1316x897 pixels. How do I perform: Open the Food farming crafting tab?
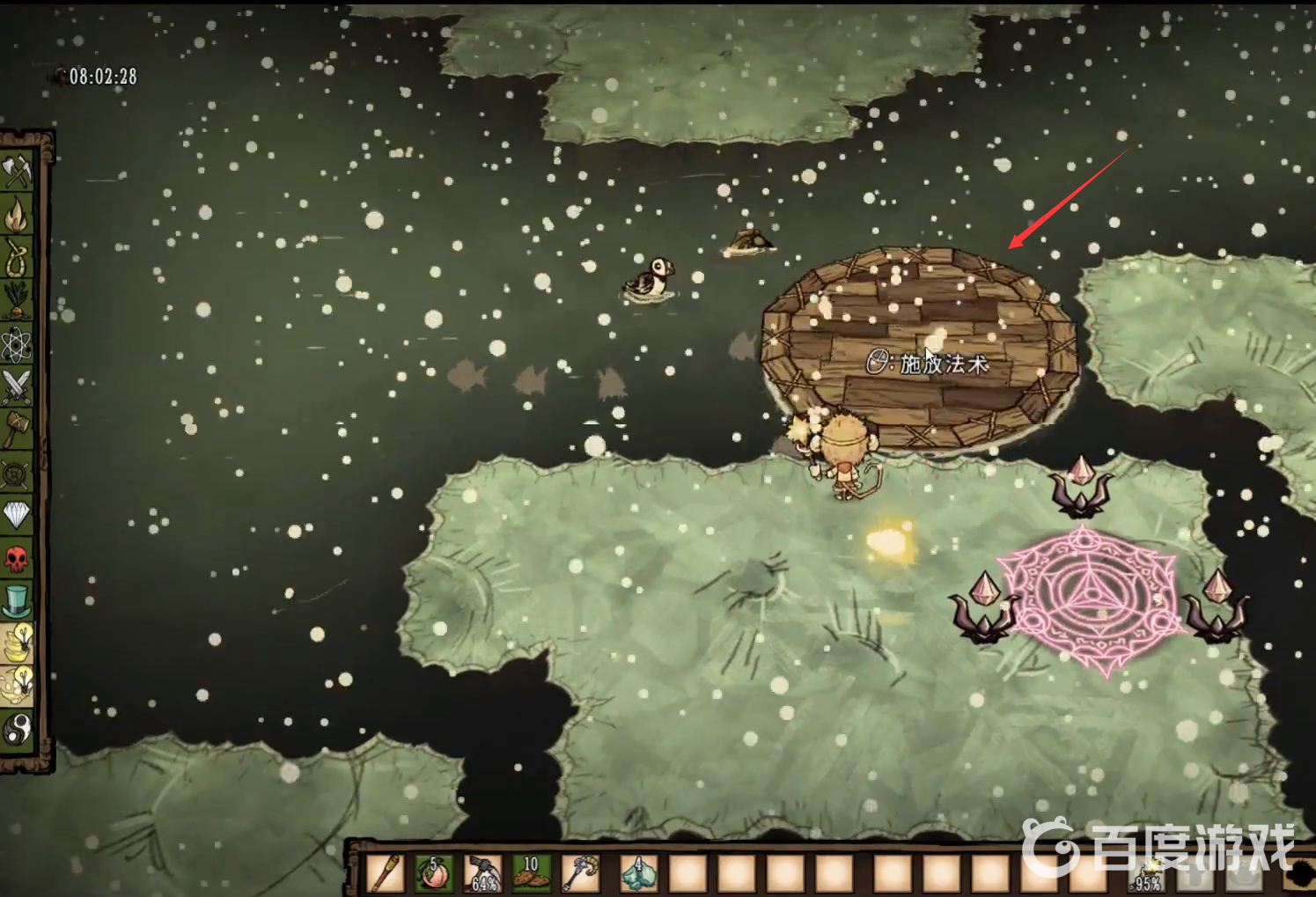17,300
